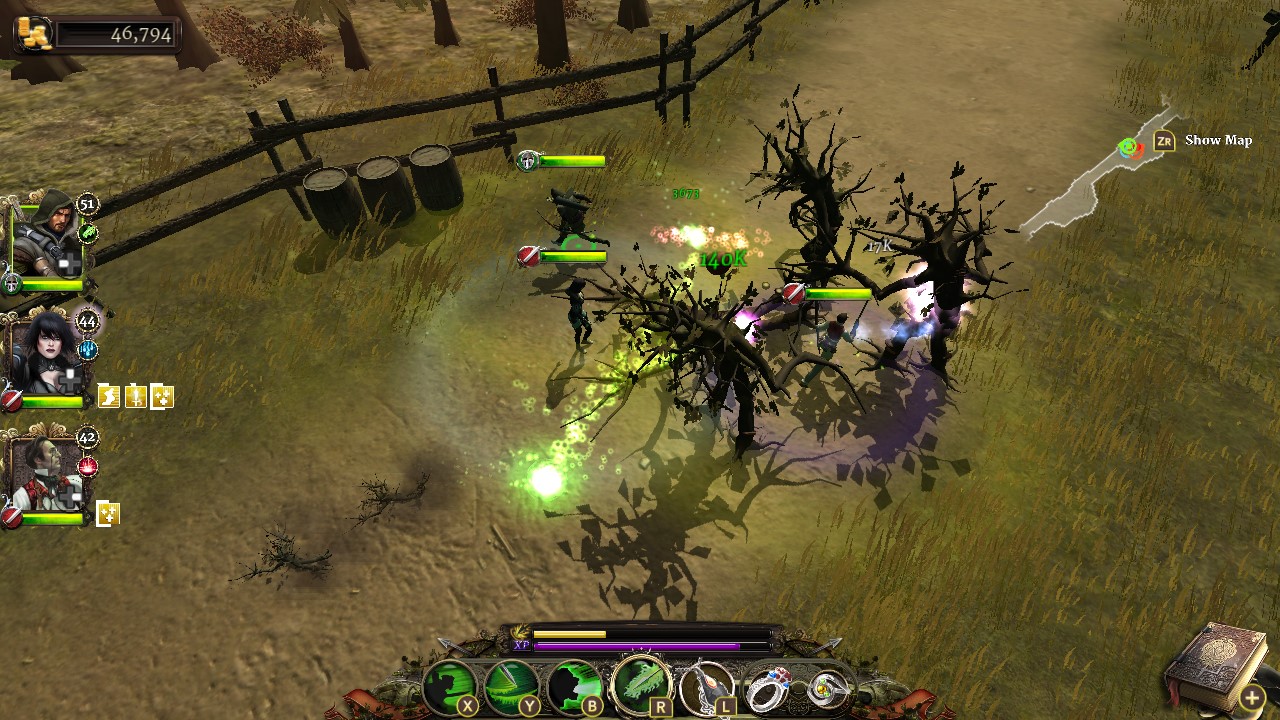Toggle the map with the ZR Show Map control
This screenshot has width=1280, height=720.
click(1166, 140)
